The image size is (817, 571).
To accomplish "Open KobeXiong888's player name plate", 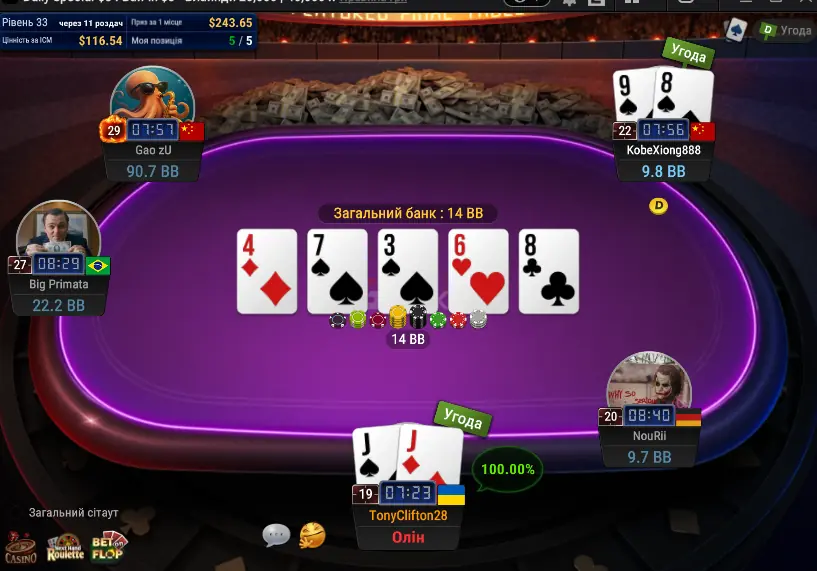I will click(x=663, y=150).
